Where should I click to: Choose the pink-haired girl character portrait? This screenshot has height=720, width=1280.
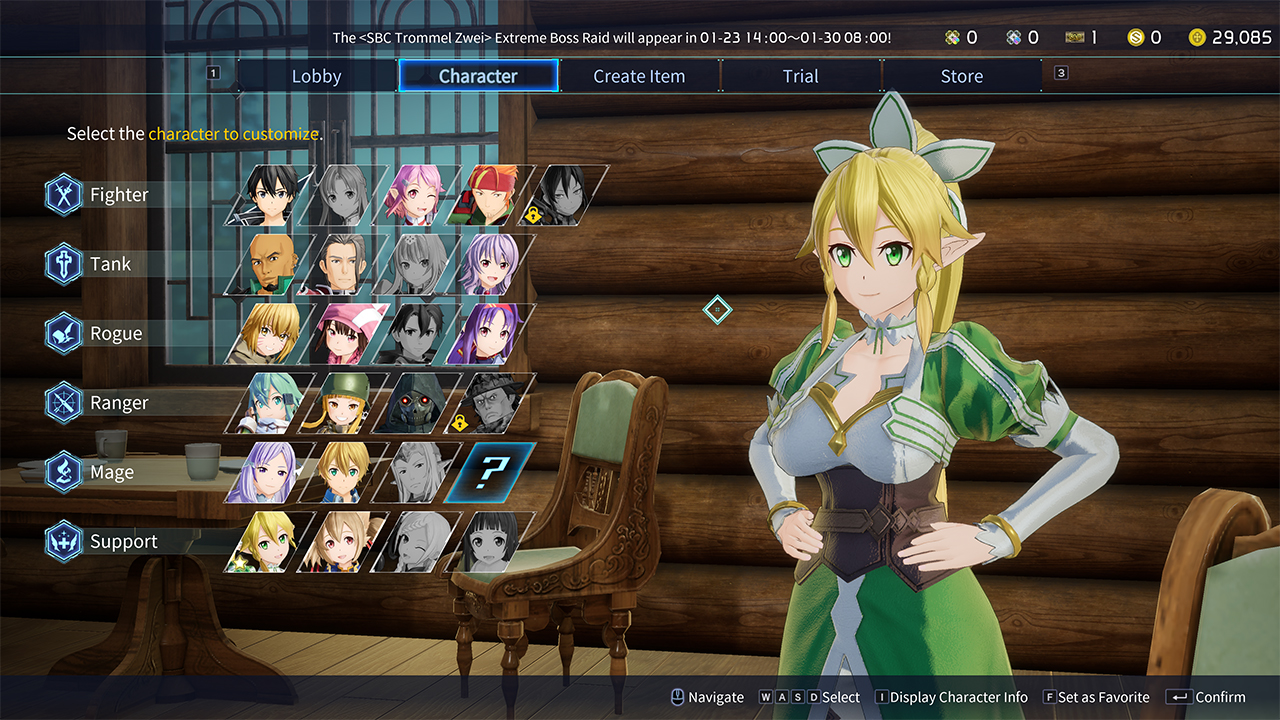click(419, 195)
